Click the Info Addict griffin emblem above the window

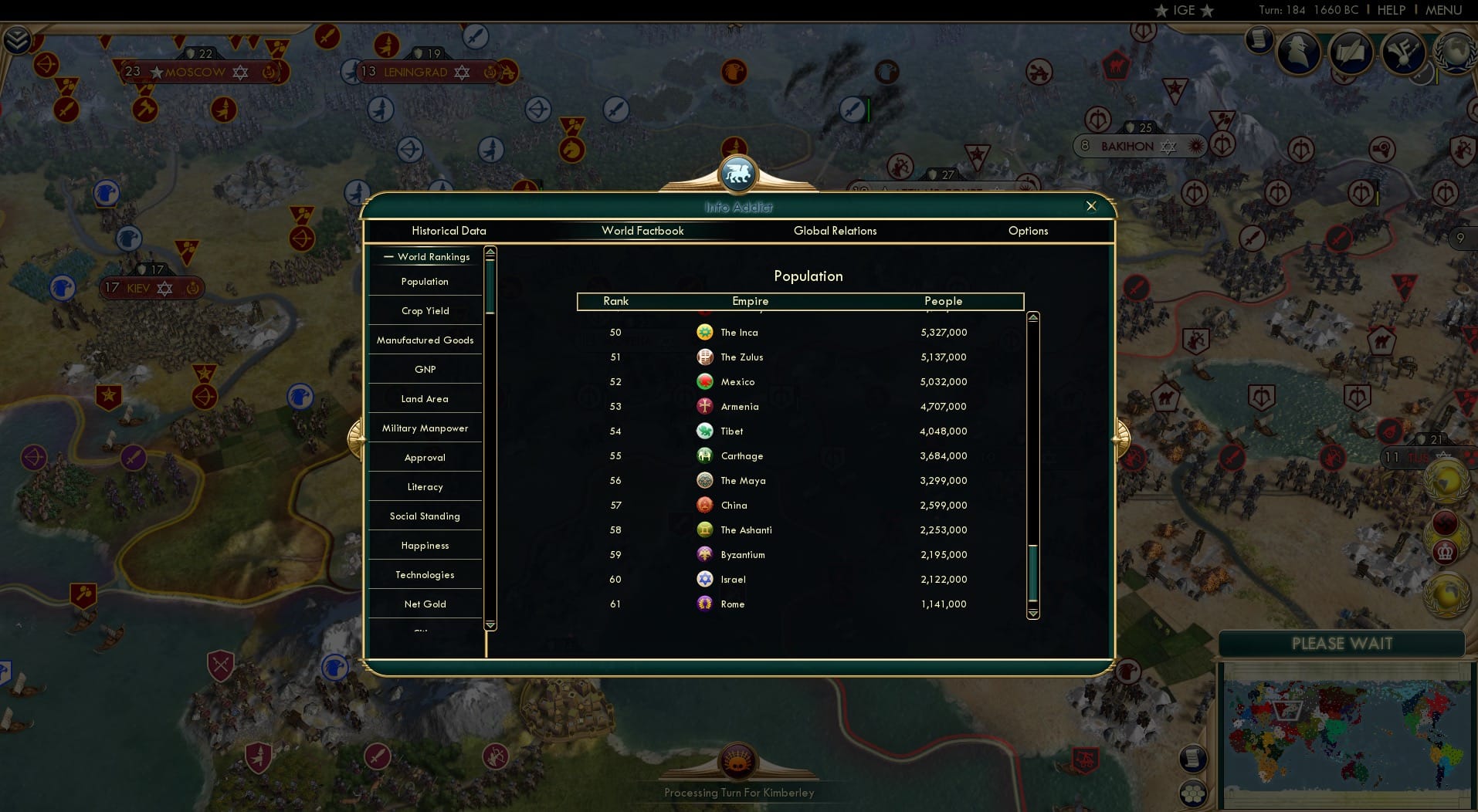point(739,174)
